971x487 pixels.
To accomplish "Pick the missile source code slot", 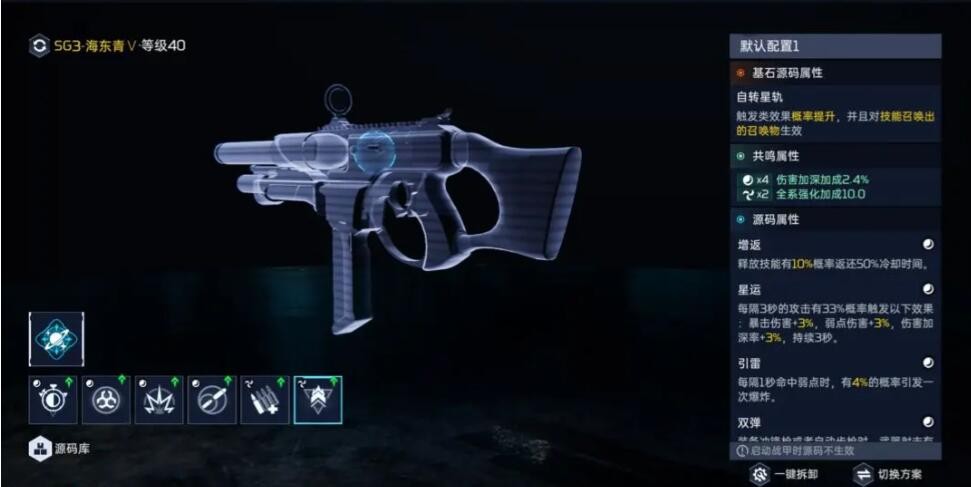I will pyautogui.click(x=212, y=400).
